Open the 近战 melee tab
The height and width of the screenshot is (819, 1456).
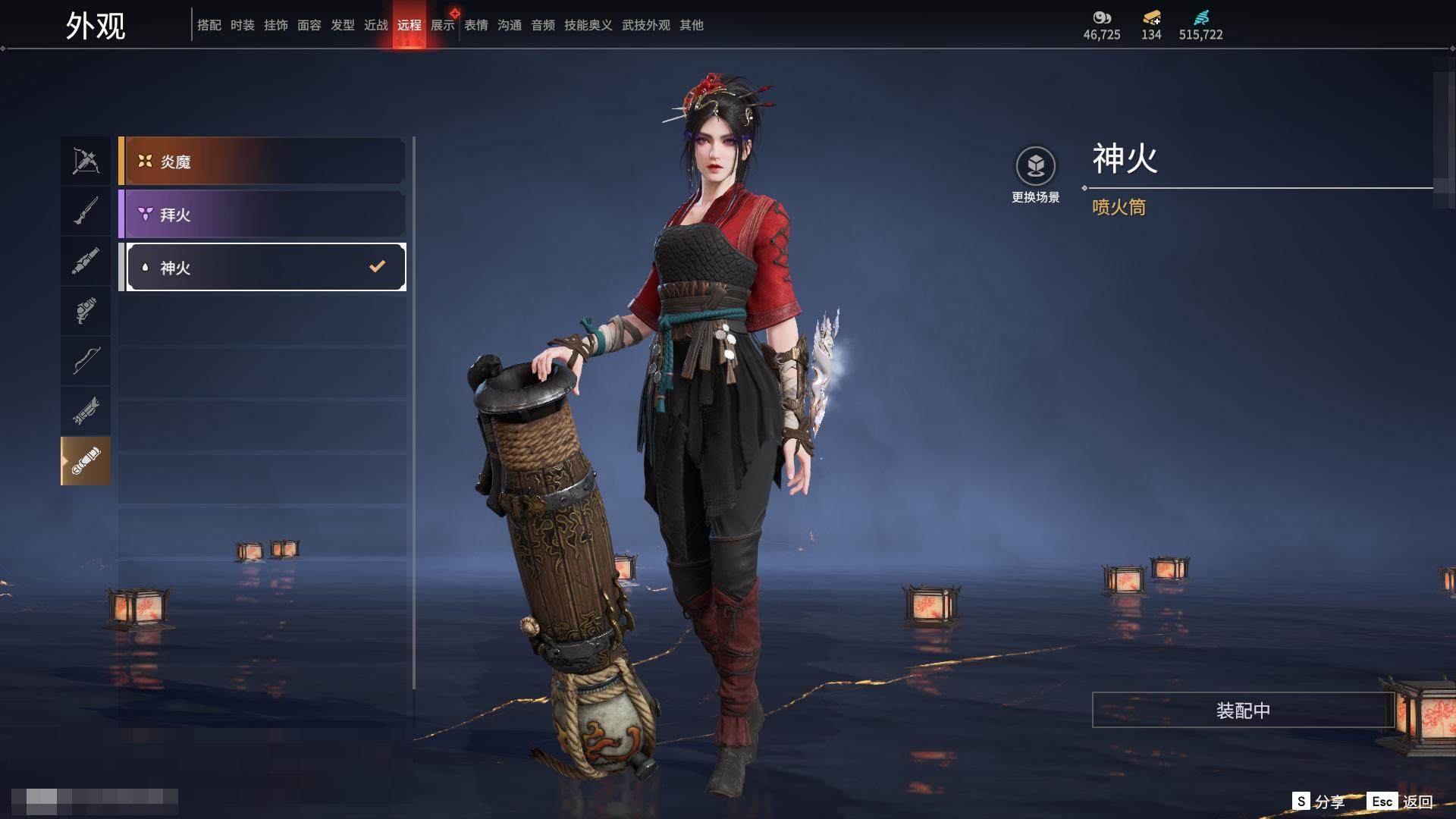(x=376, y=25)
